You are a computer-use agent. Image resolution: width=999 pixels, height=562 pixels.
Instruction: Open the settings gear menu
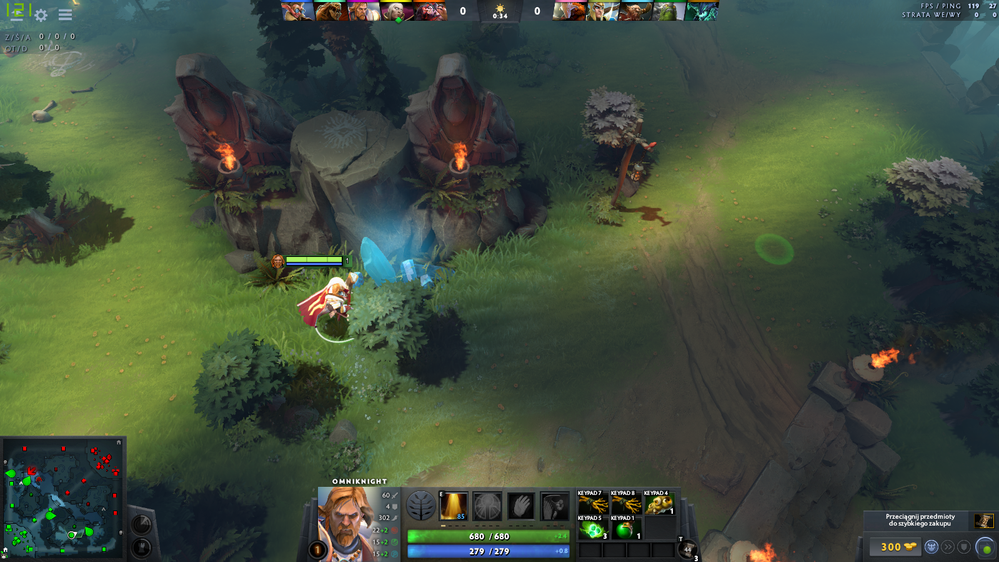[x=41, y=15]
